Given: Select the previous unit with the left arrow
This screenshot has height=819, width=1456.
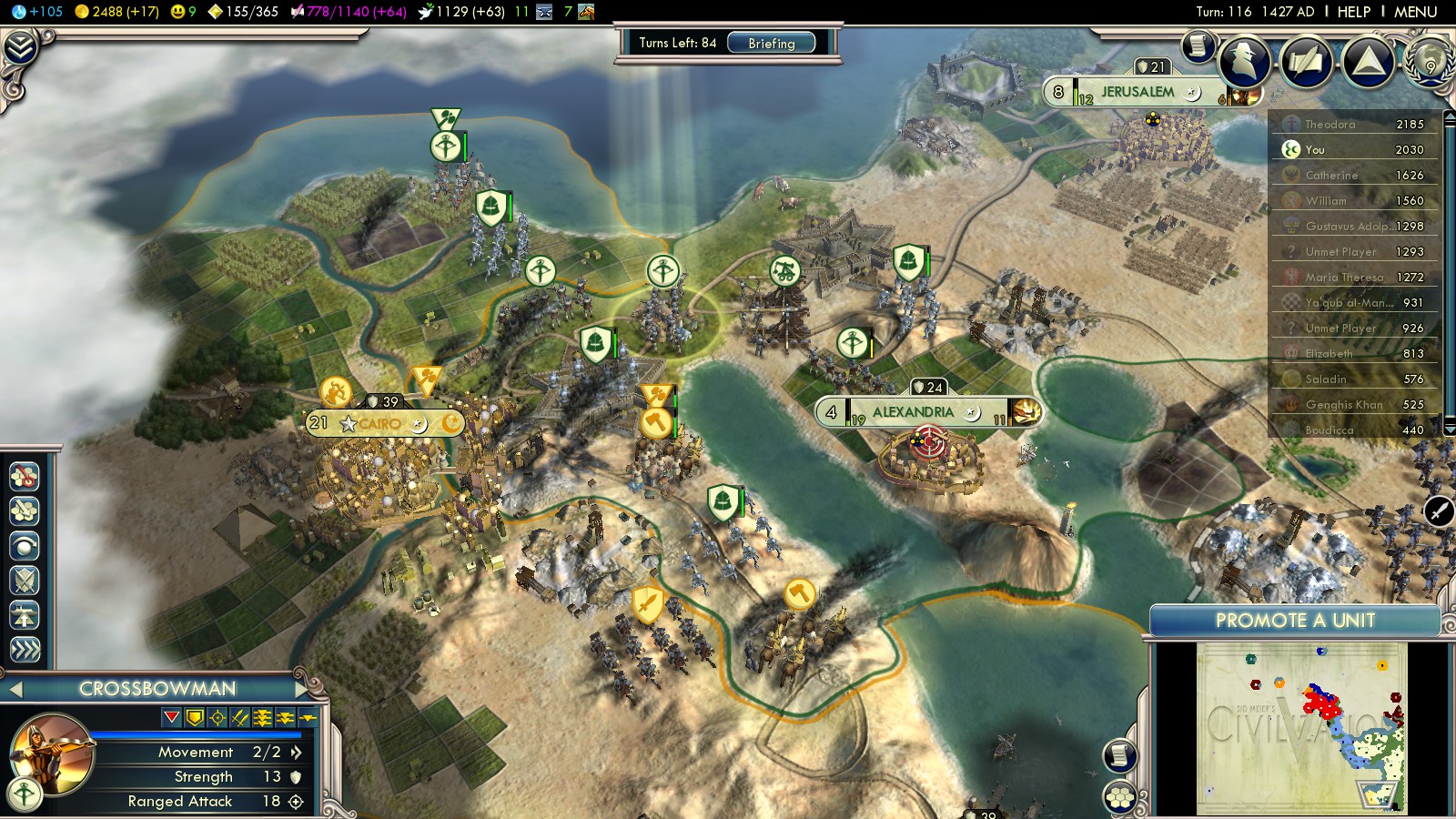Looking at the screenshot, I should click(x=15, y=689).
